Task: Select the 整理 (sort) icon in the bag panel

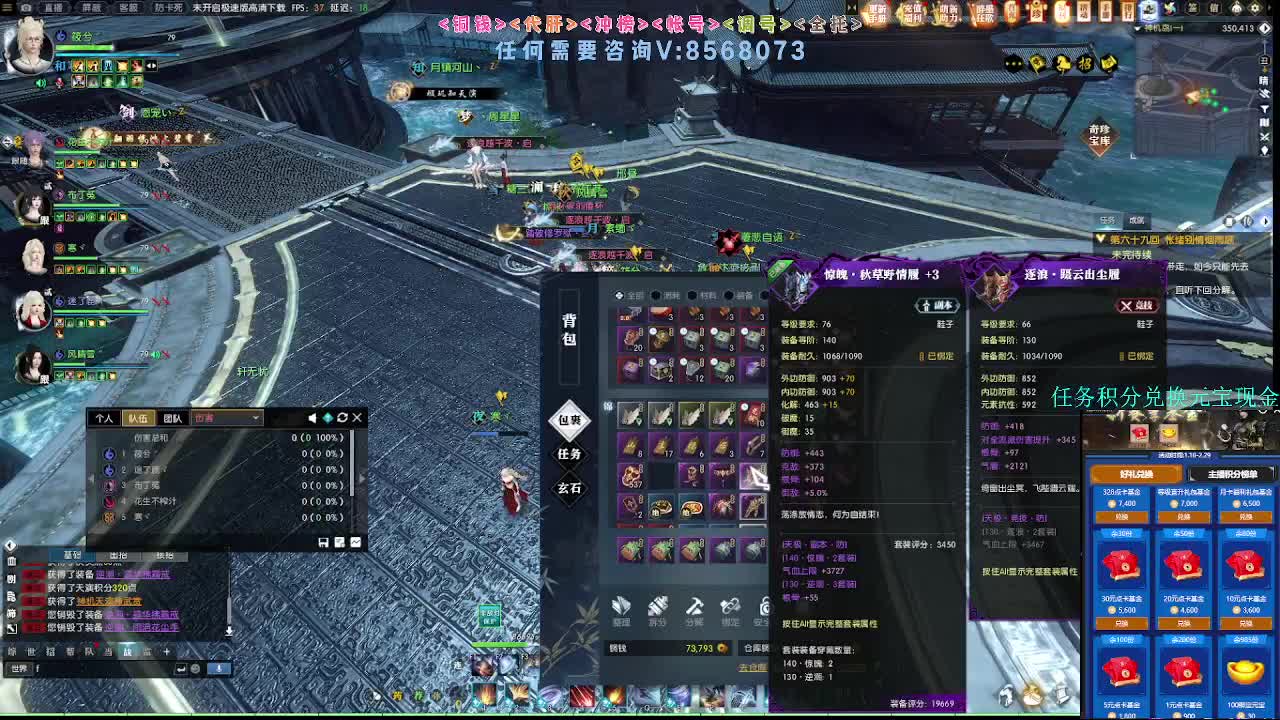Action: (621, 608)
